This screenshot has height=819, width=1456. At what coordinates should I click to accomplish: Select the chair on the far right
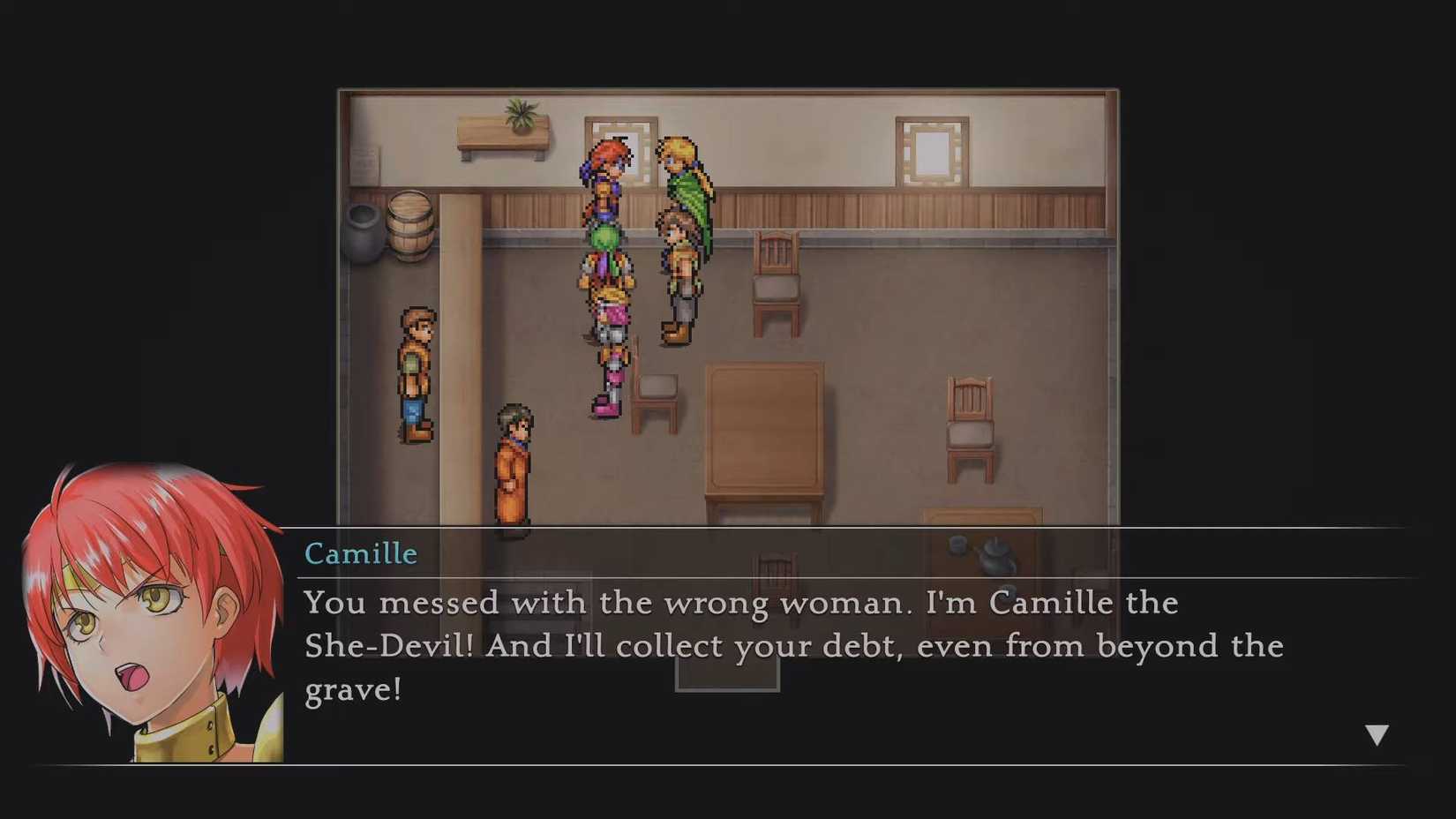[971, 428]
